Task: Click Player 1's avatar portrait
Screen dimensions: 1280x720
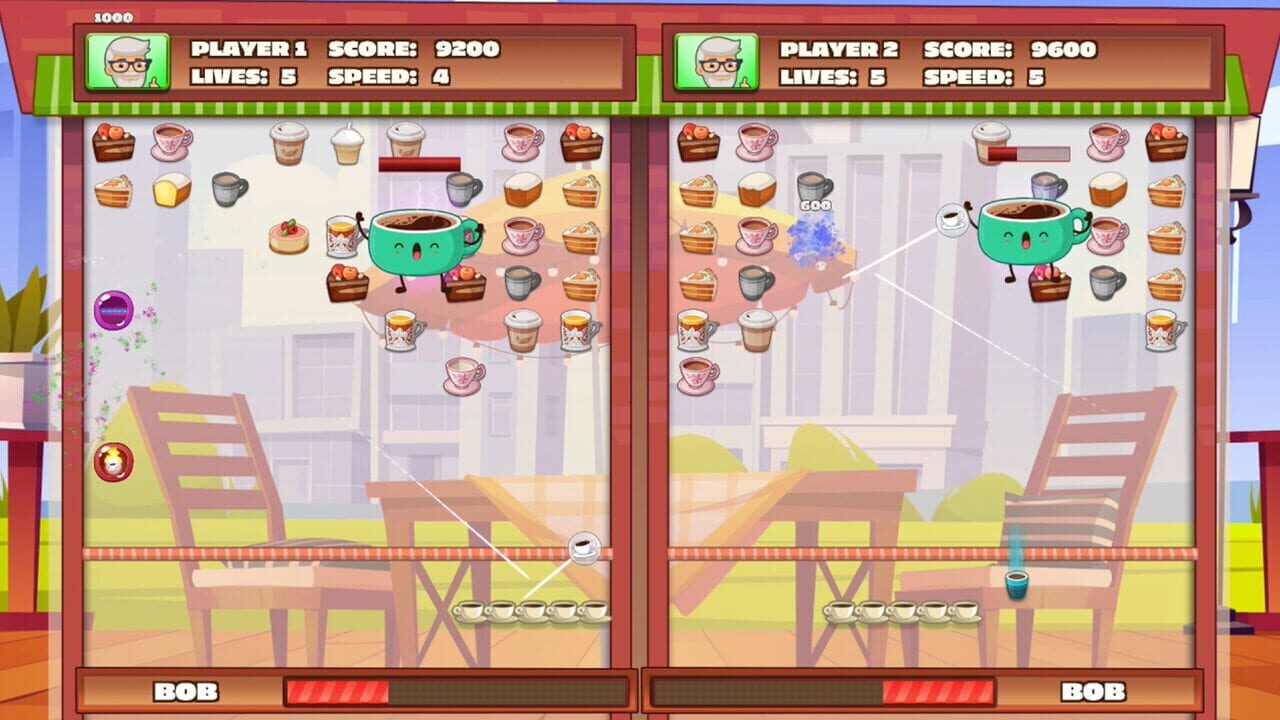Action: pyautogui.click(x=126, y=61)
